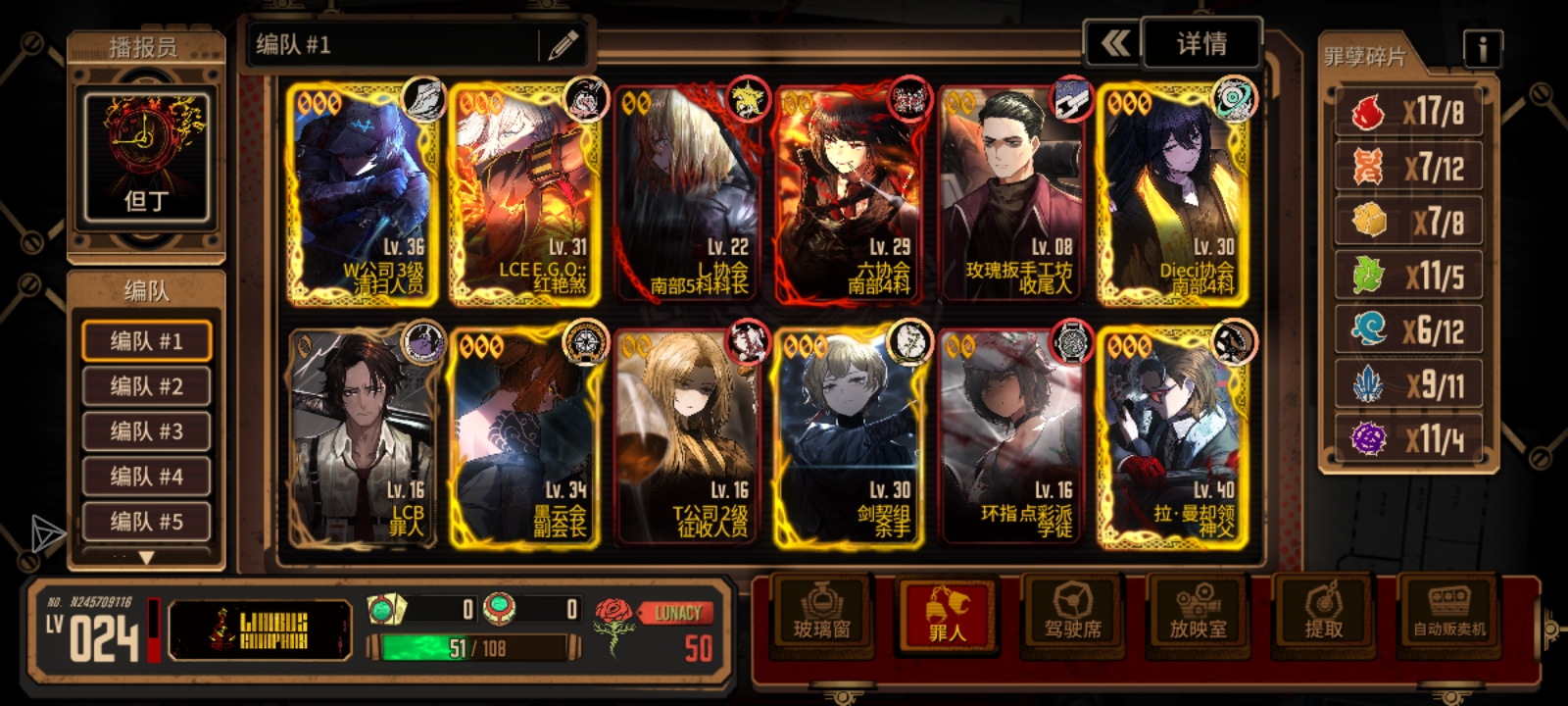
Task: Select the LCB罪人 identity card
Action: pyautogui.click(x=364, y=437)
